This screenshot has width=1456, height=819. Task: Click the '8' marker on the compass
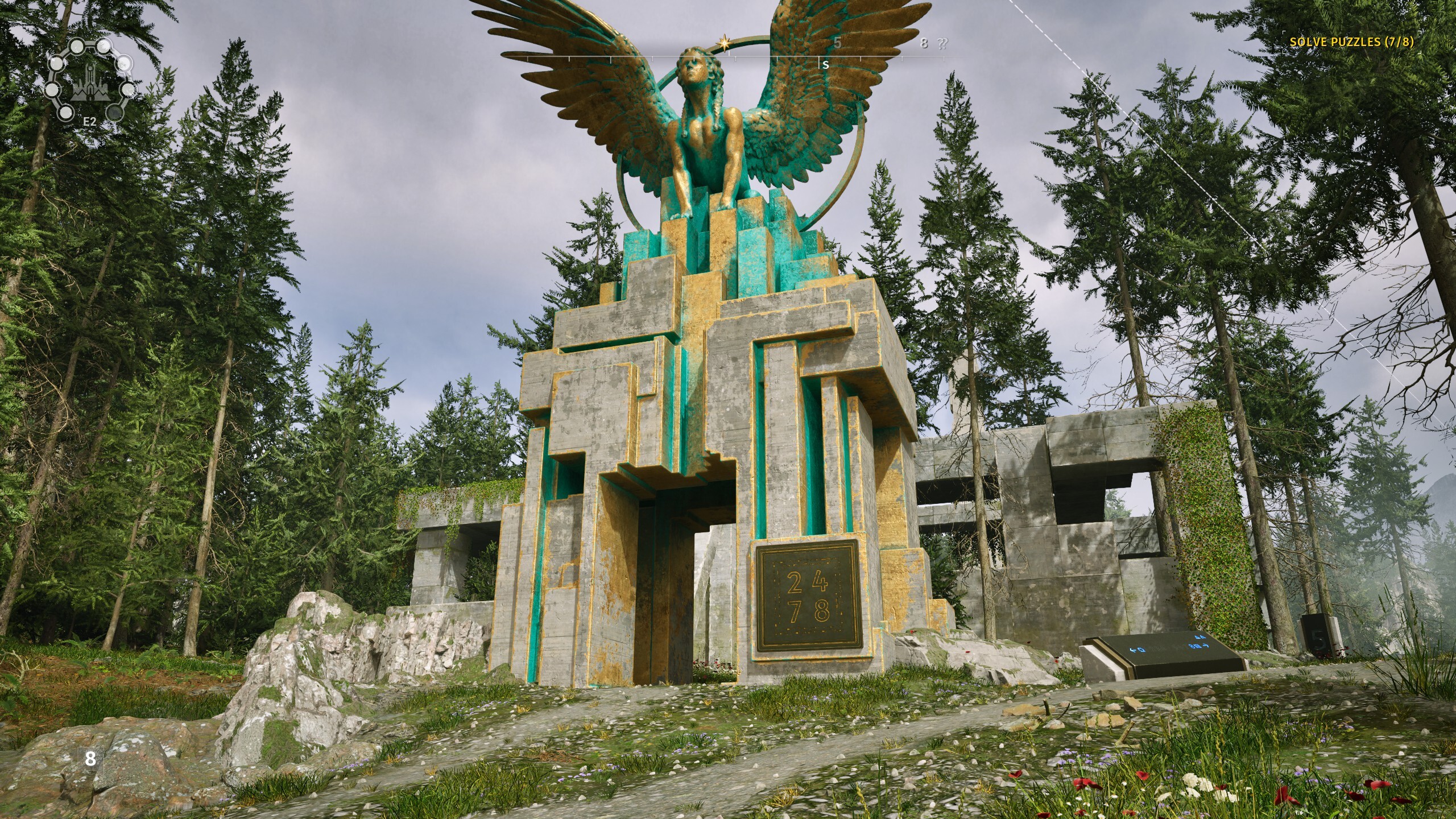[x=924, y=43]
